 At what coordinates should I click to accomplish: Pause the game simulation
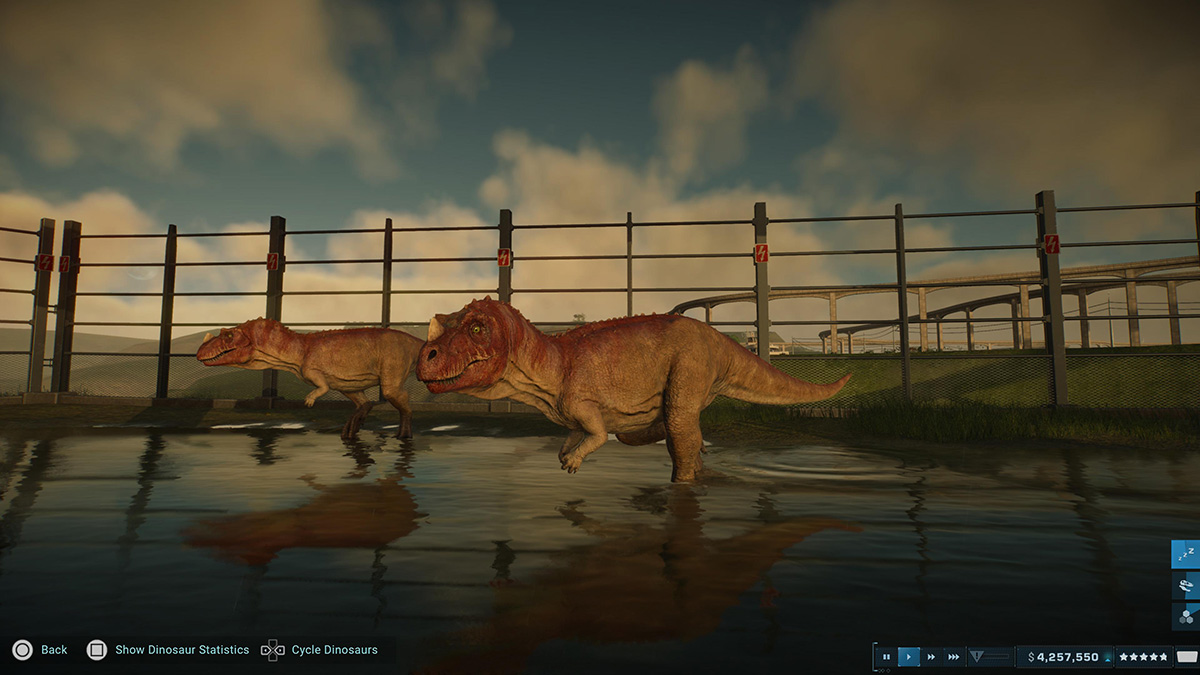tap(886, 657)
